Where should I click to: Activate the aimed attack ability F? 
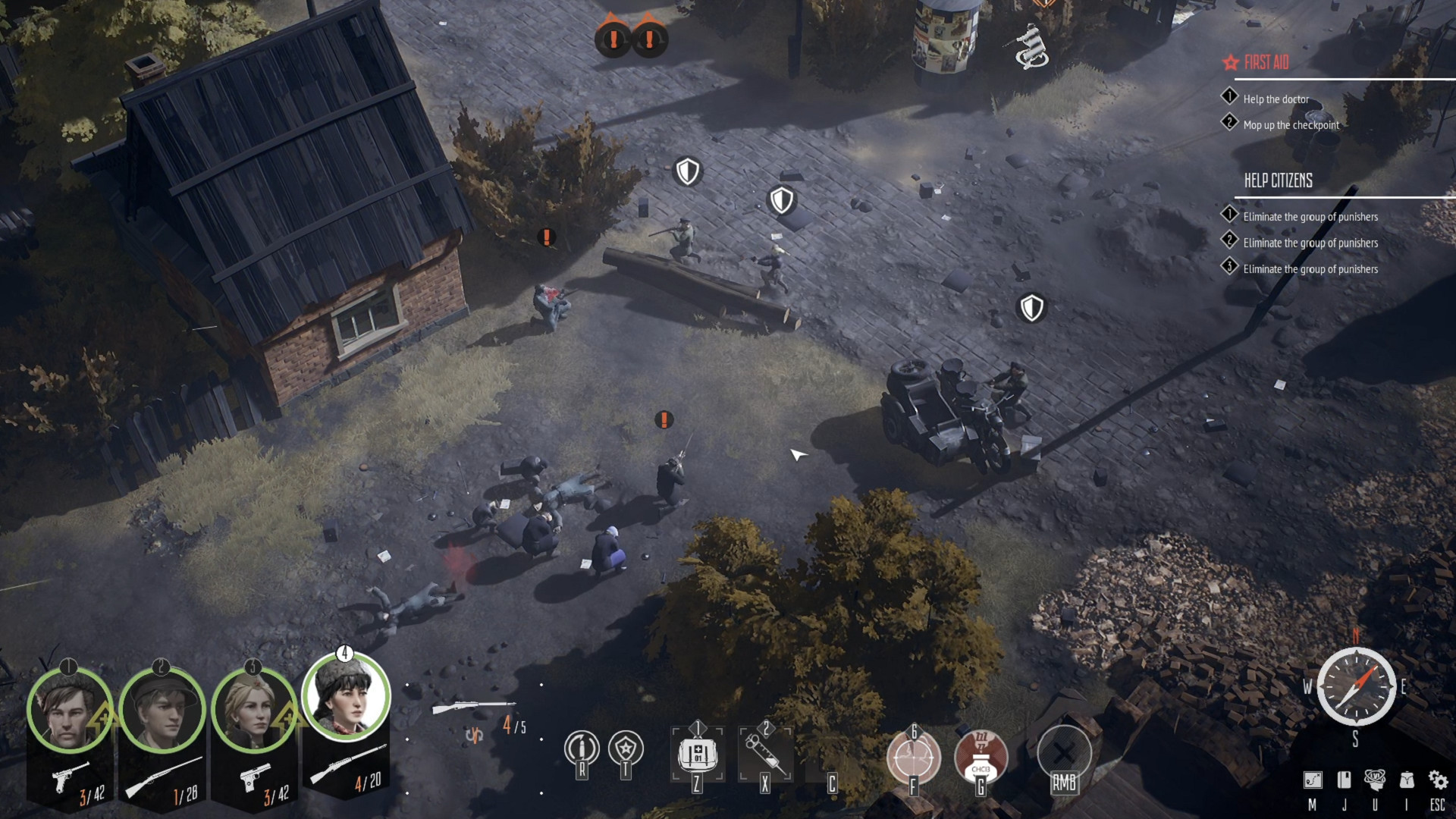point(914,757)
